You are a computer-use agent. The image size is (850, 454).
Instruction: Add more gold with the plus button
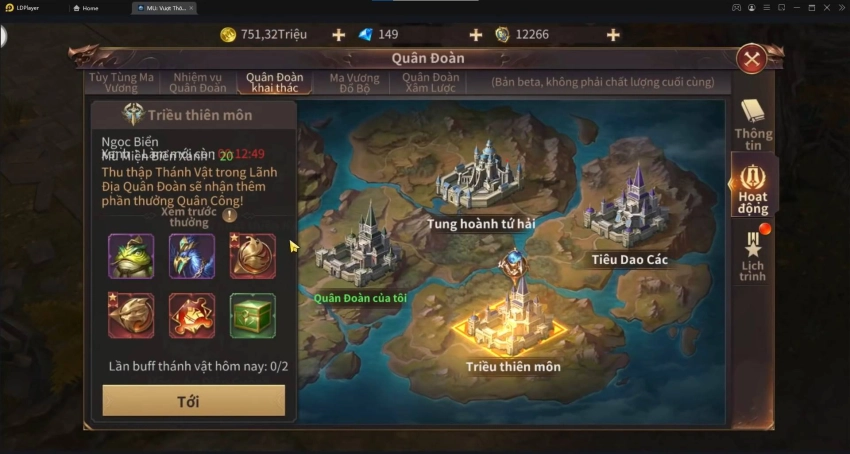[338, 35]
